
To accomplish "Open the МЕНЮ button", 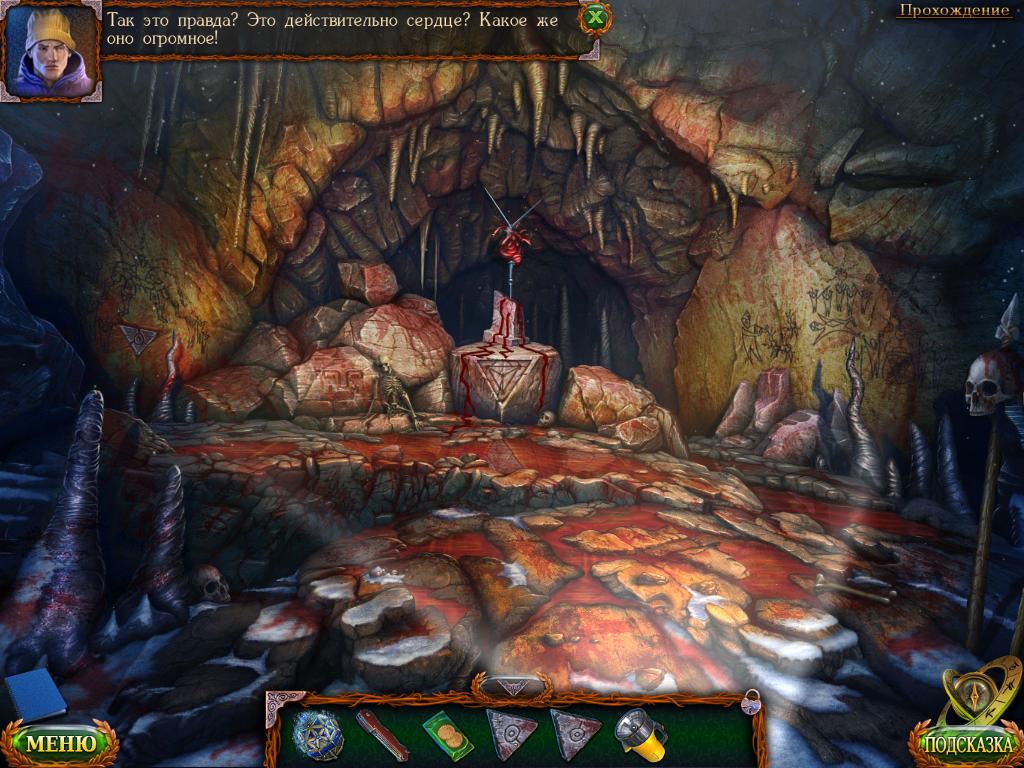I will (60, 743).
